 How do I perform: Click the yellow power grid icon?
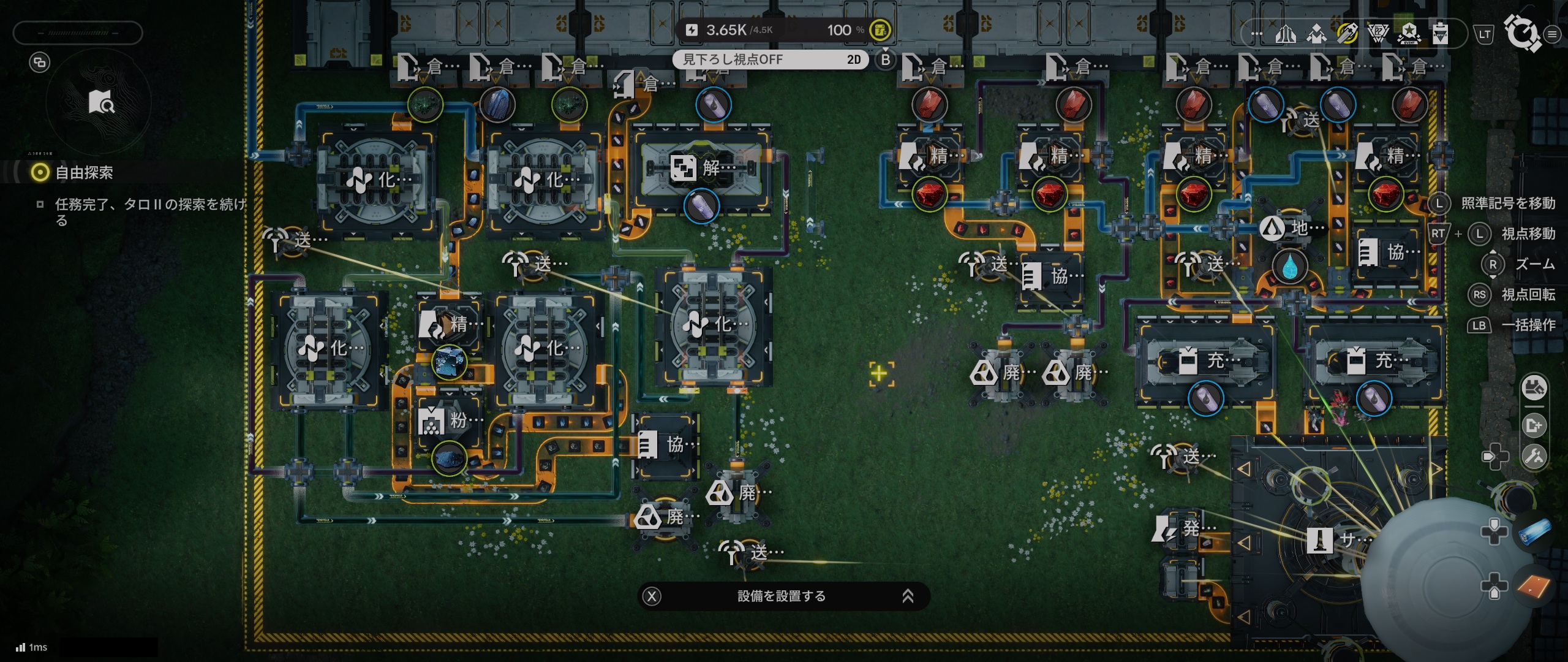coord(880,29)
